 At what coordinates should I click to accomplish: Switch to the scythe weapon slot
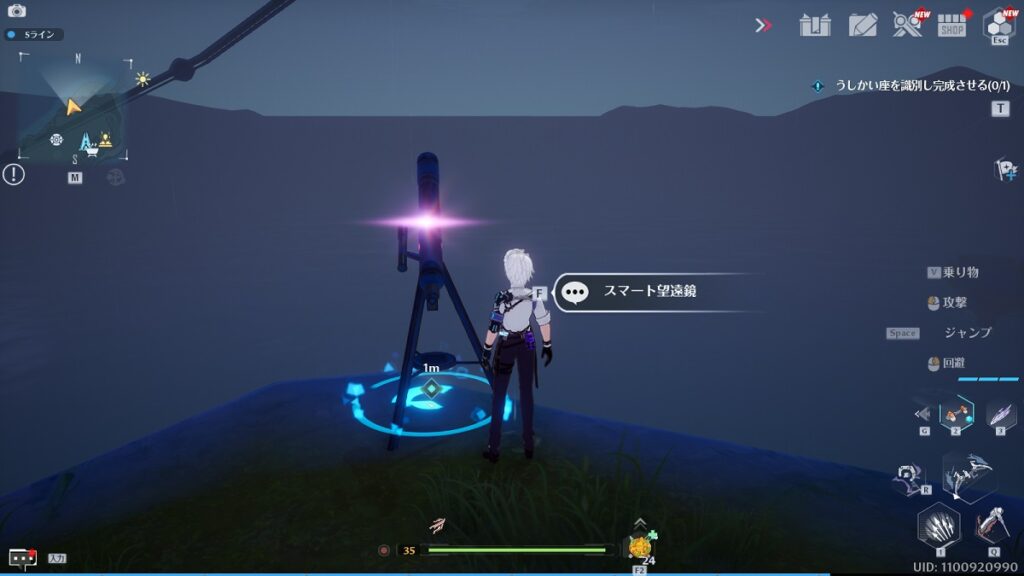pos(991,524)
